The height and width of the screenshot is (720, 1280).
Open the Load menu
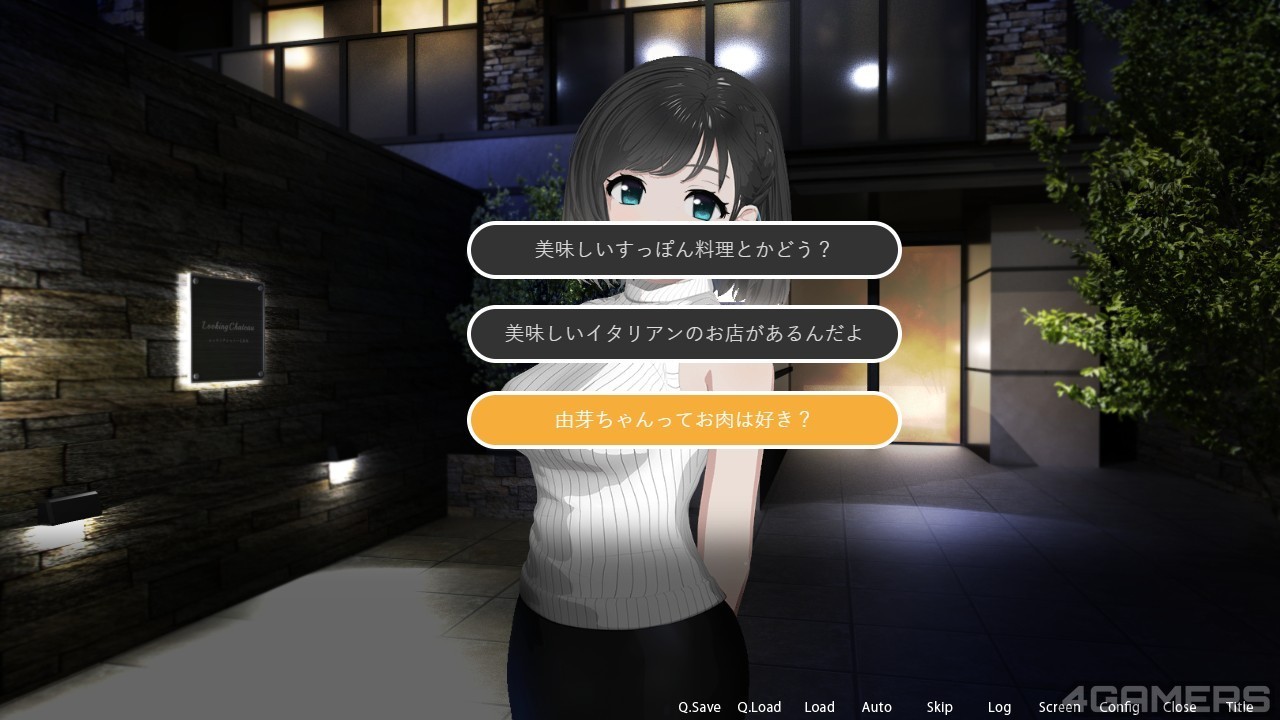(x=819, y=707)
